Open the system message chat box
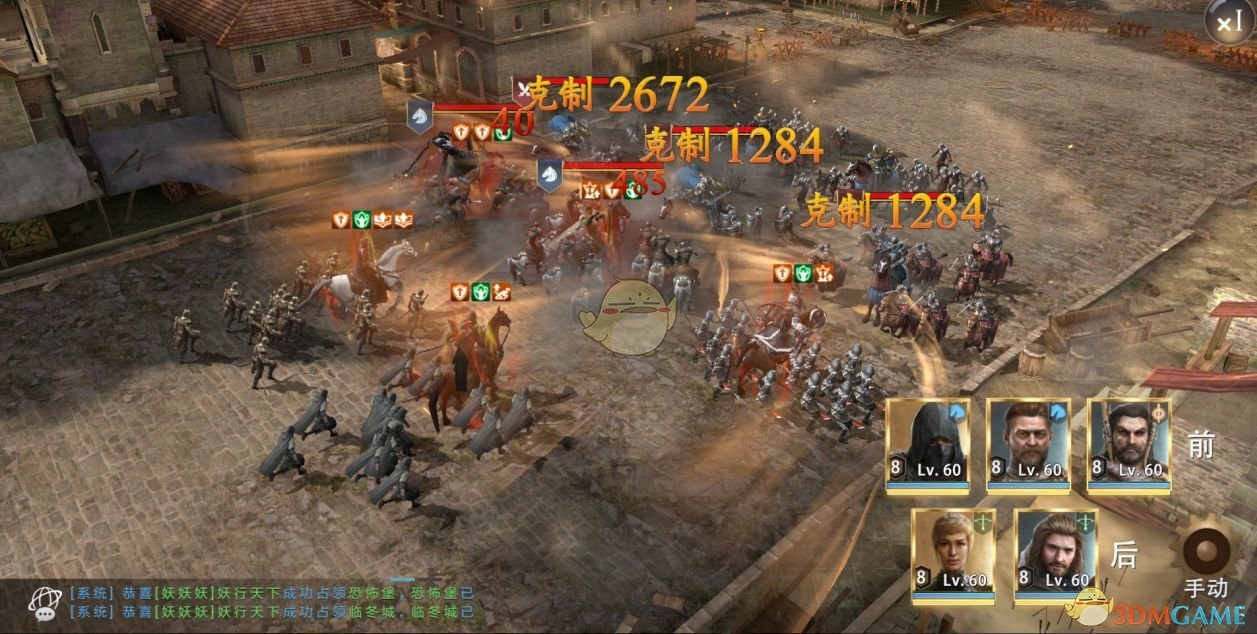This screenshot has height=634, width=1257. (270, 602)
